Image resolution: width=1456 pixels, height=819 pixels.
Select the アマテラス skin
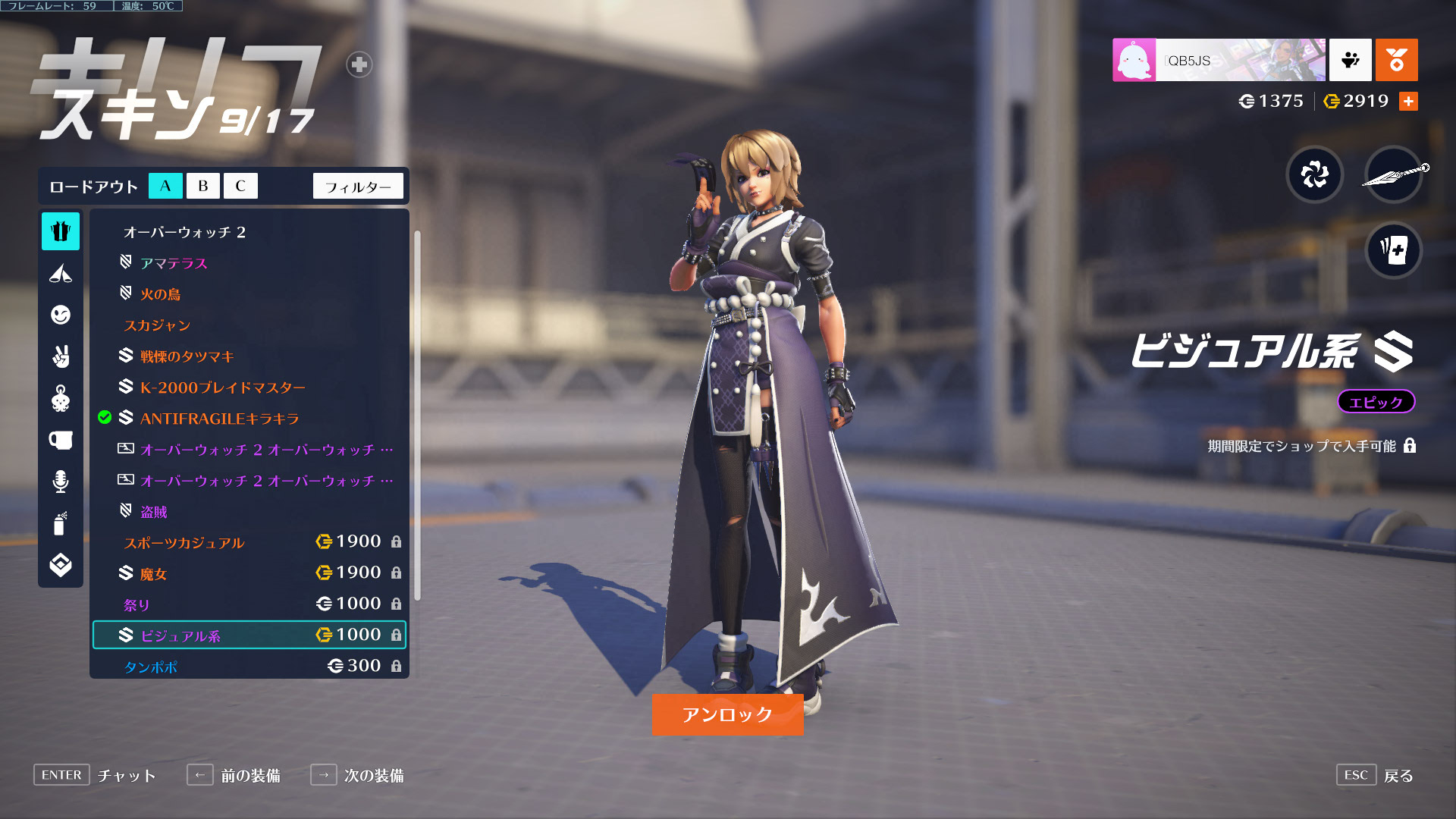click(x=174, y=263)
